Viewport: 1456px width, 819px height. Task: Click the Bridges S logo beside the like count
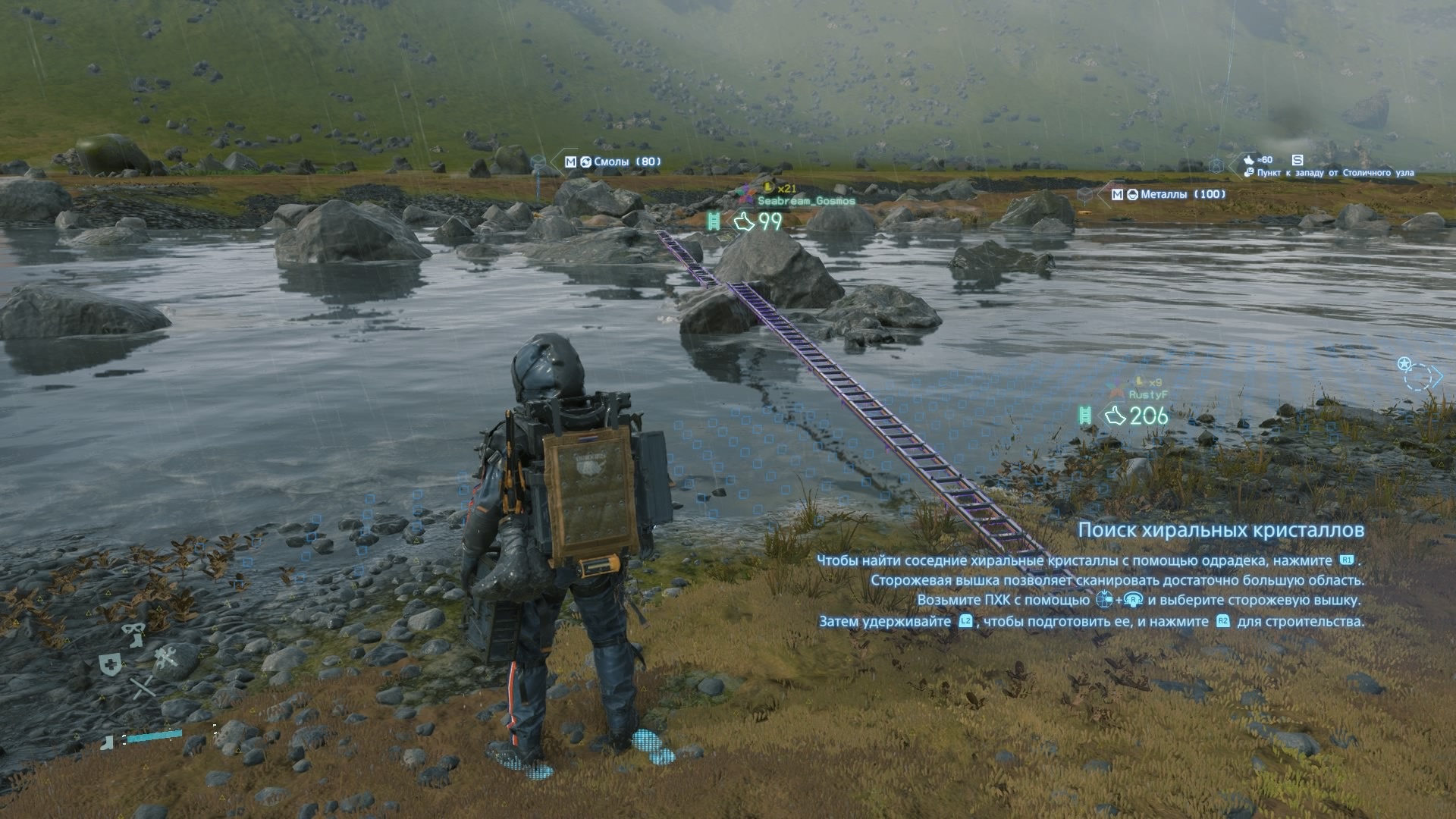(x=1298, y=161)
